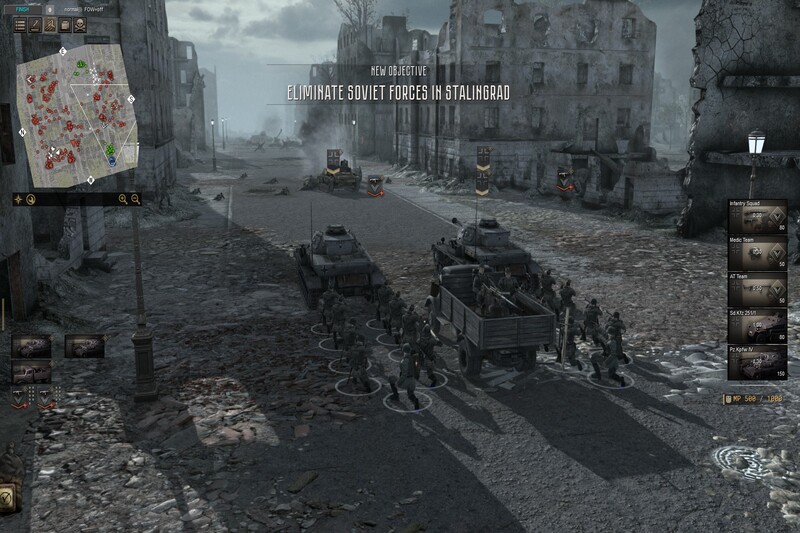This screenshot has width=800, height=533.
Task: Select the skull and crossbones icon
Action: [79, 25]
